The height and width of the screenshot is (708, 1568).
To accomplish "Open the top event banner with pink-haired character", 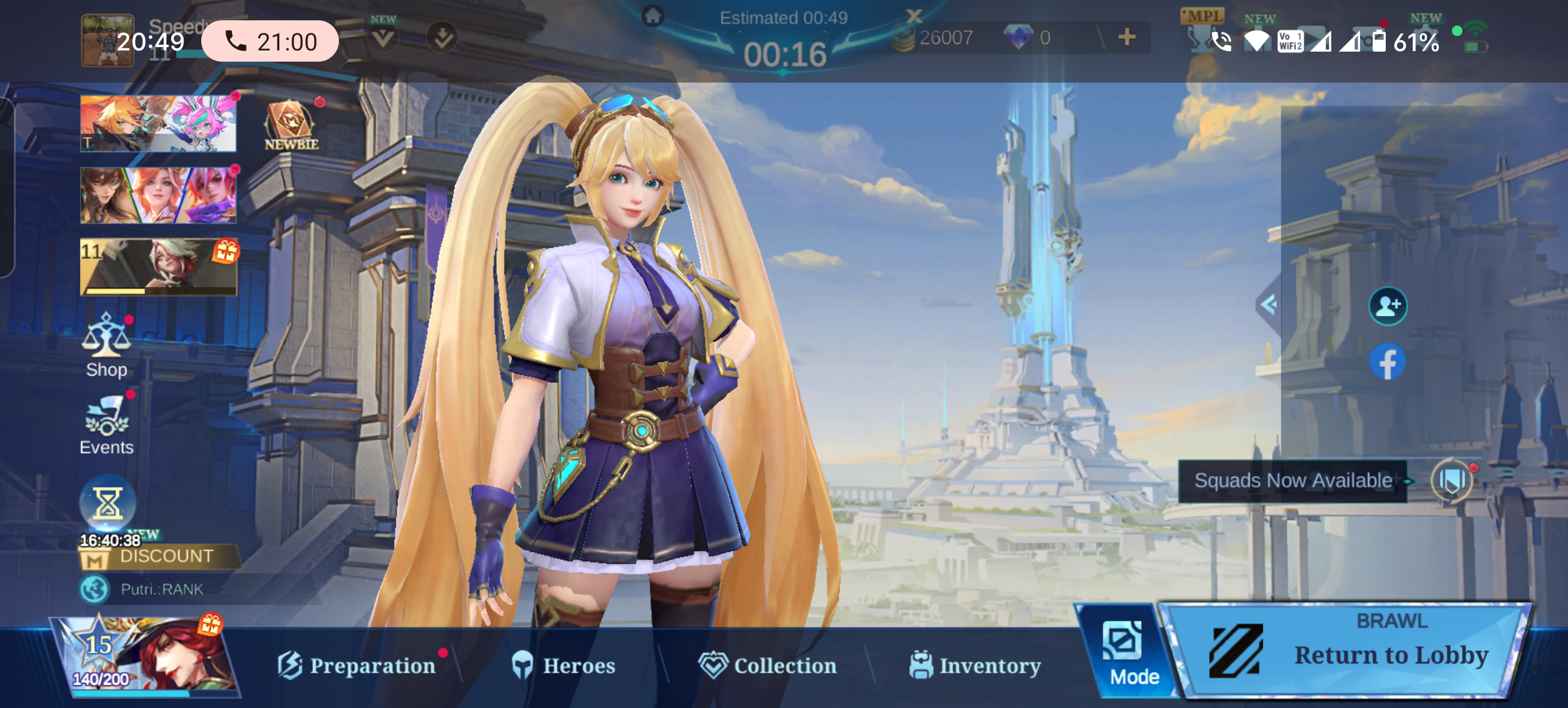I will click(158, 123).
